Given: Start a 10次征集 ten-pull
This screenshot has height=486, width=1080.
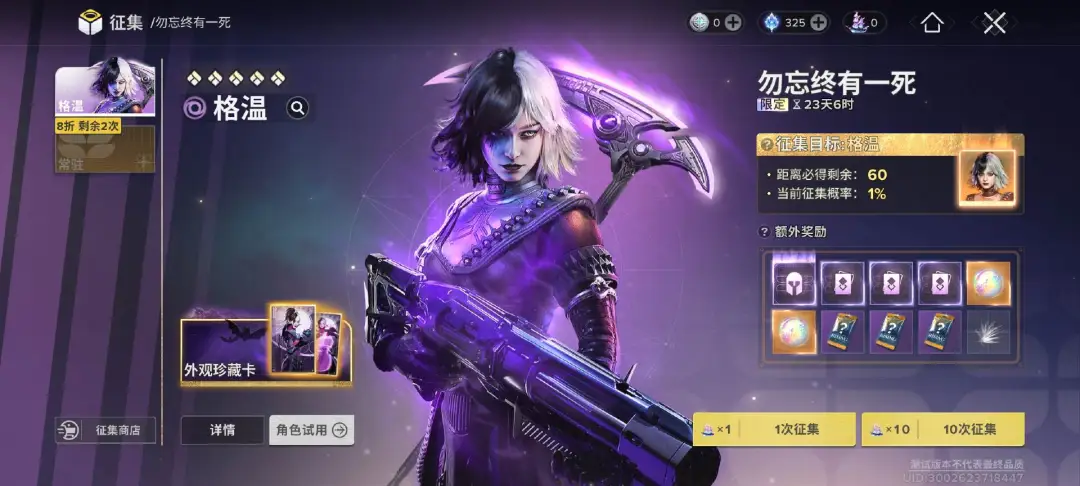Looking at the screenshot, I should pyautogui.click(x=944, y=429).
